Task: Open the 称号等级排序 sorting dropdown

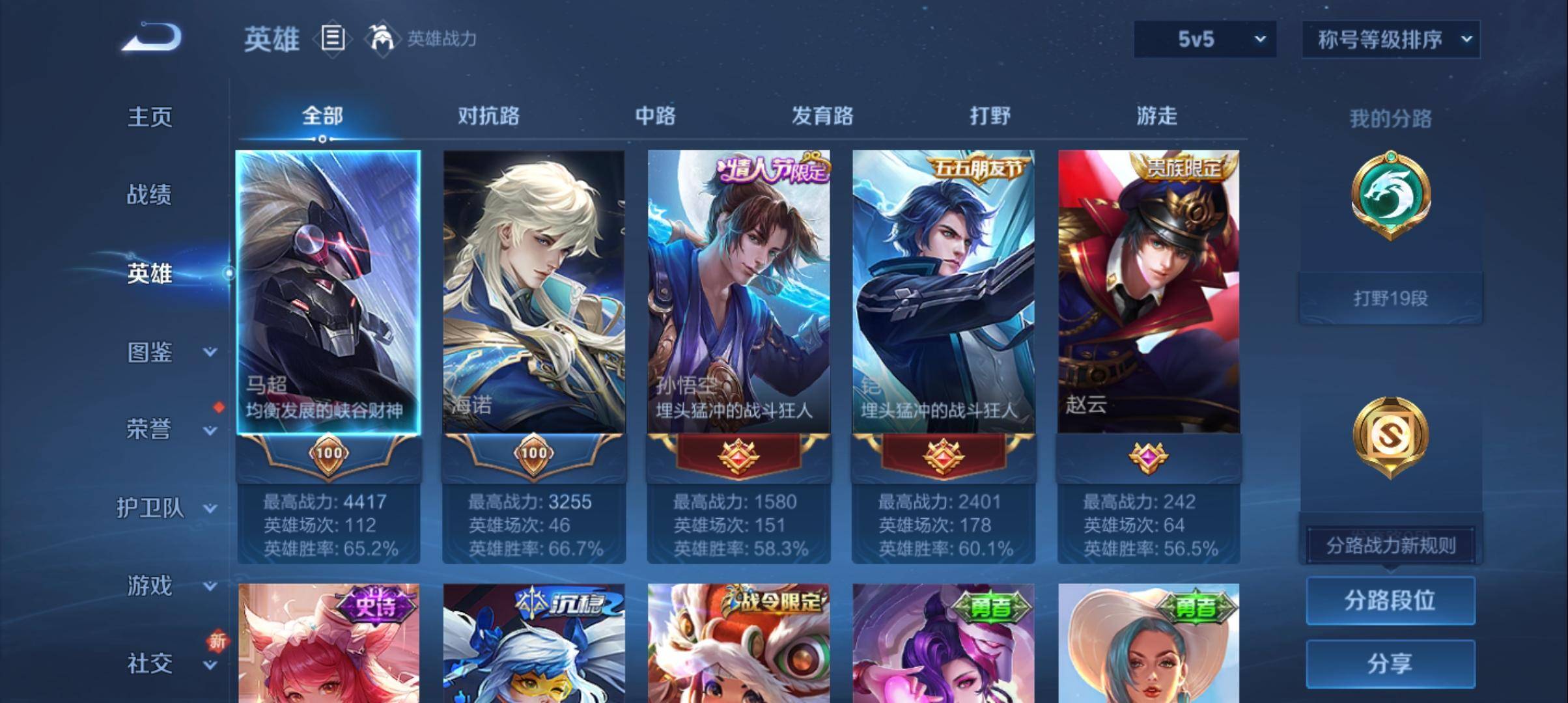Action: coord(1391,39)
